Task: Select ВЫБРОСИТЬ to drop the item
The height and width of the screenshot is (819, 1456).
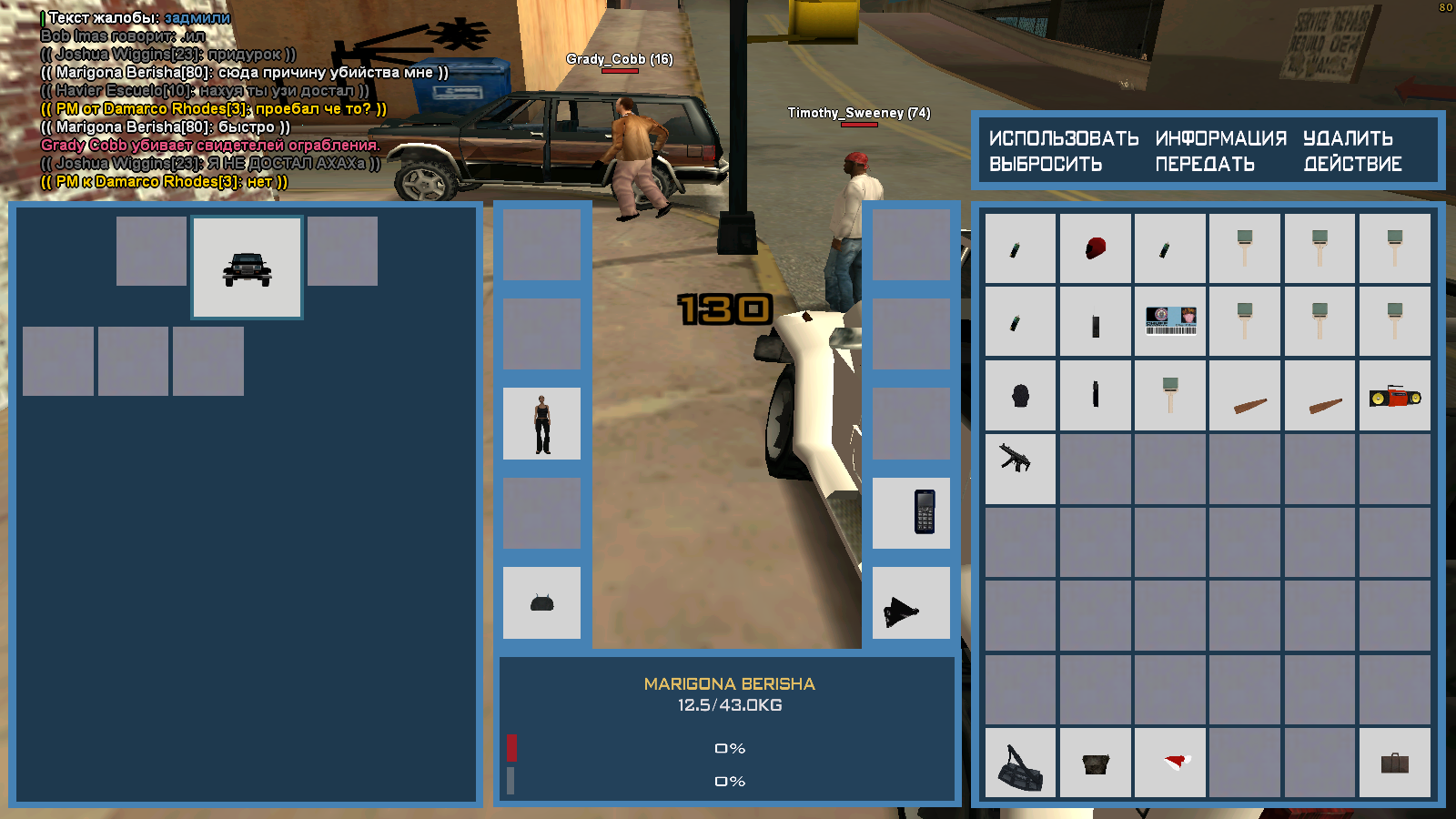Action: pyautogui.click(x=1046, y=165)
